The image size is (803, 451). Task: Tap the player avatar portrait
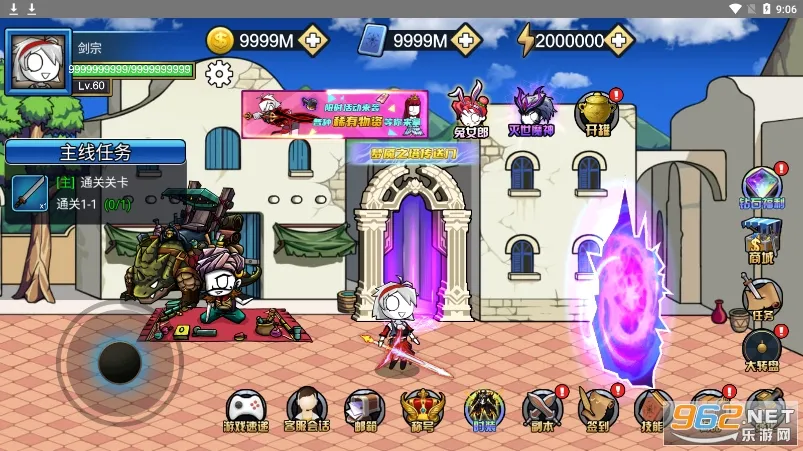pos(37,61)
